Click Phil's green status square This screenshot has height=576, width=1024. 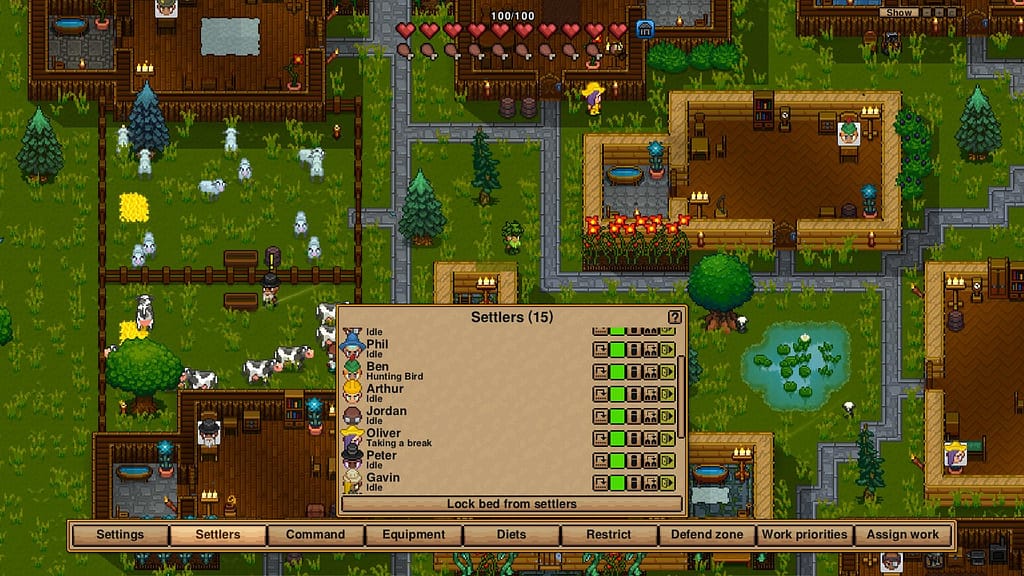pos(617,350)
